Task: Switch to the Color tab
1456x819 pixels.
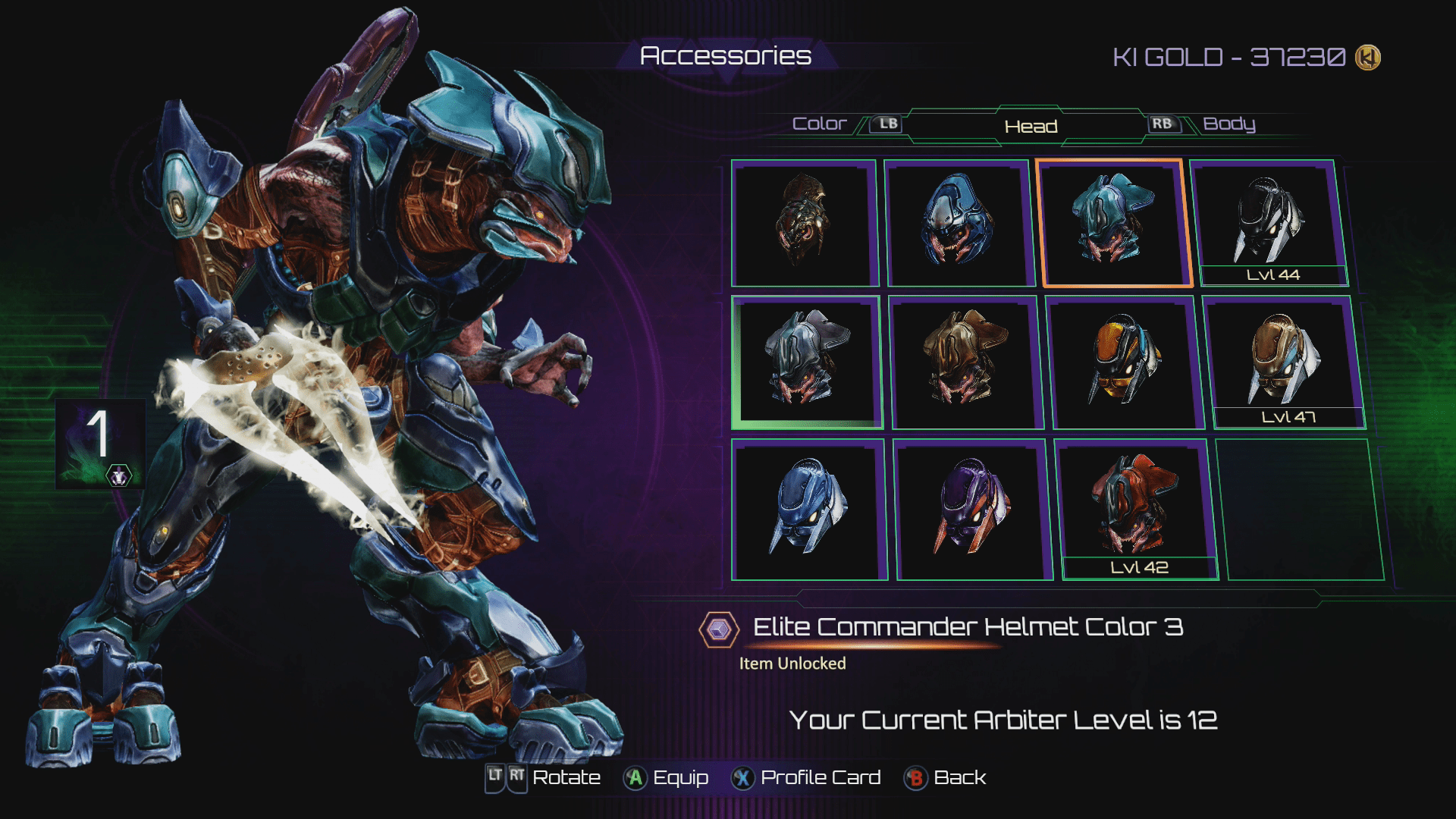Action: pyautogui.click(x=819, y=124)
